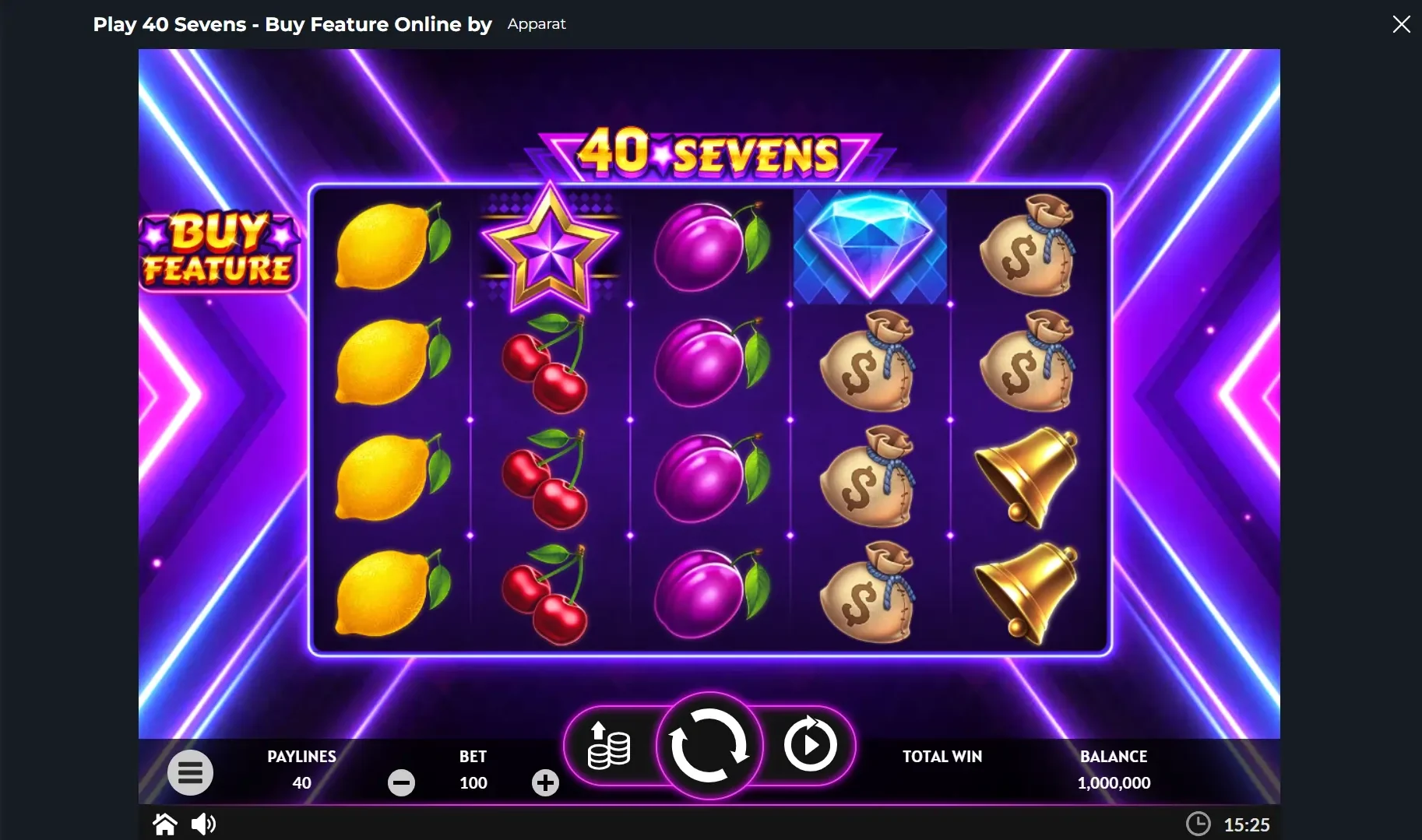Return home via the house icon
The height and width of the screenshot is (840, 1422).
click(164, 824)
